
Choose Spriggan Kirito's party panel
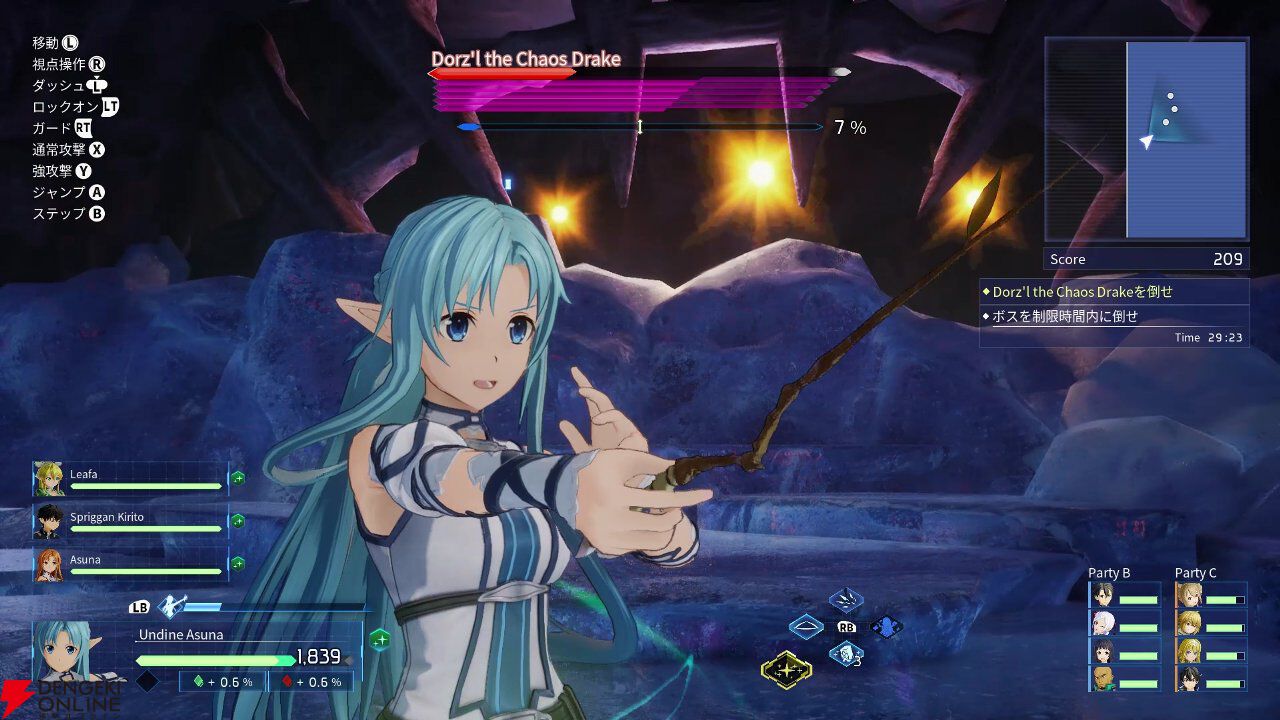point(130,521)
